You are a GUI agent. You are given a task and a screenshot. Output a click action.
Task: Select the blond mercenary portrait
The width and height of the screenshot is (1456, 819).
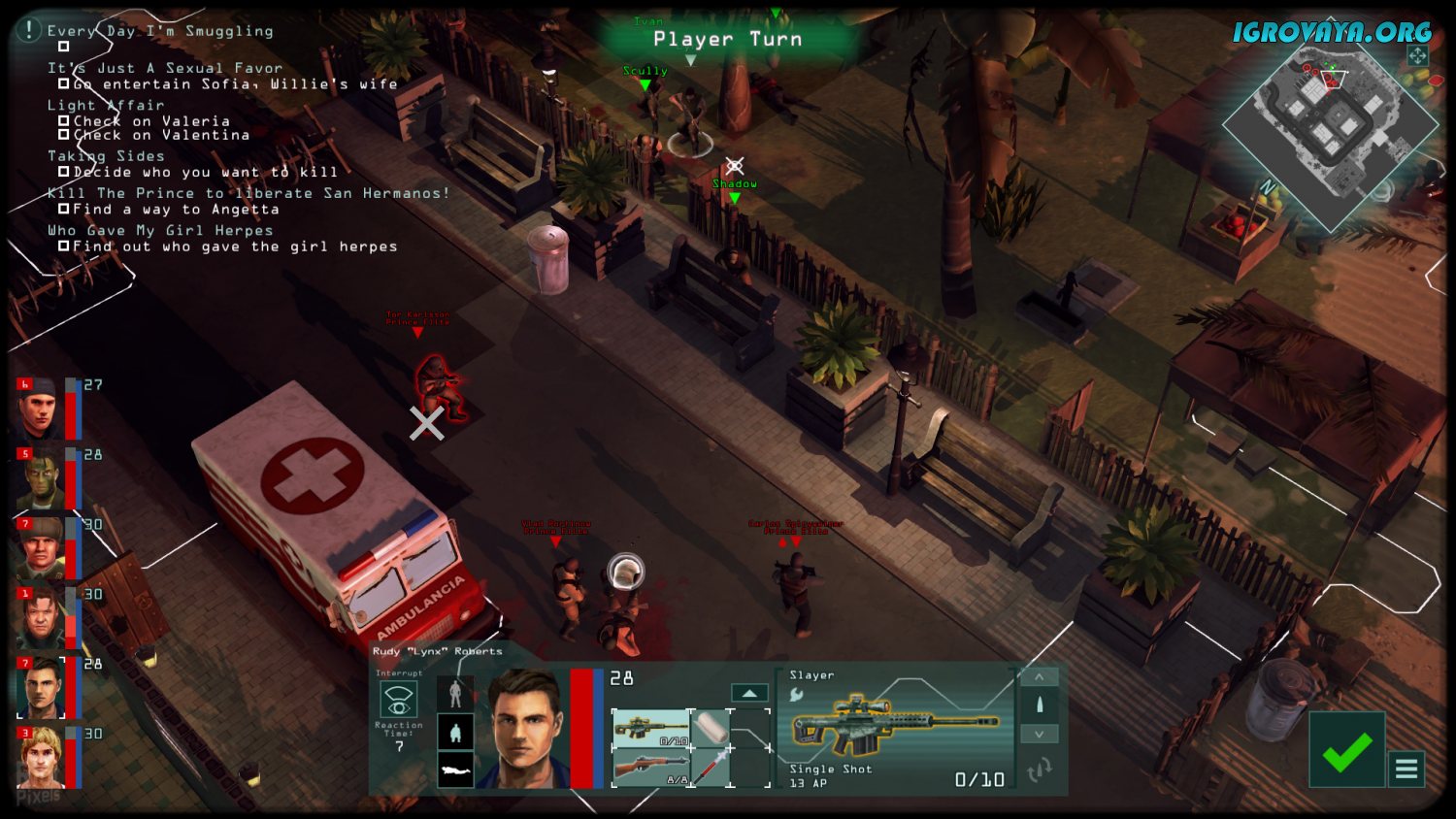40,757
